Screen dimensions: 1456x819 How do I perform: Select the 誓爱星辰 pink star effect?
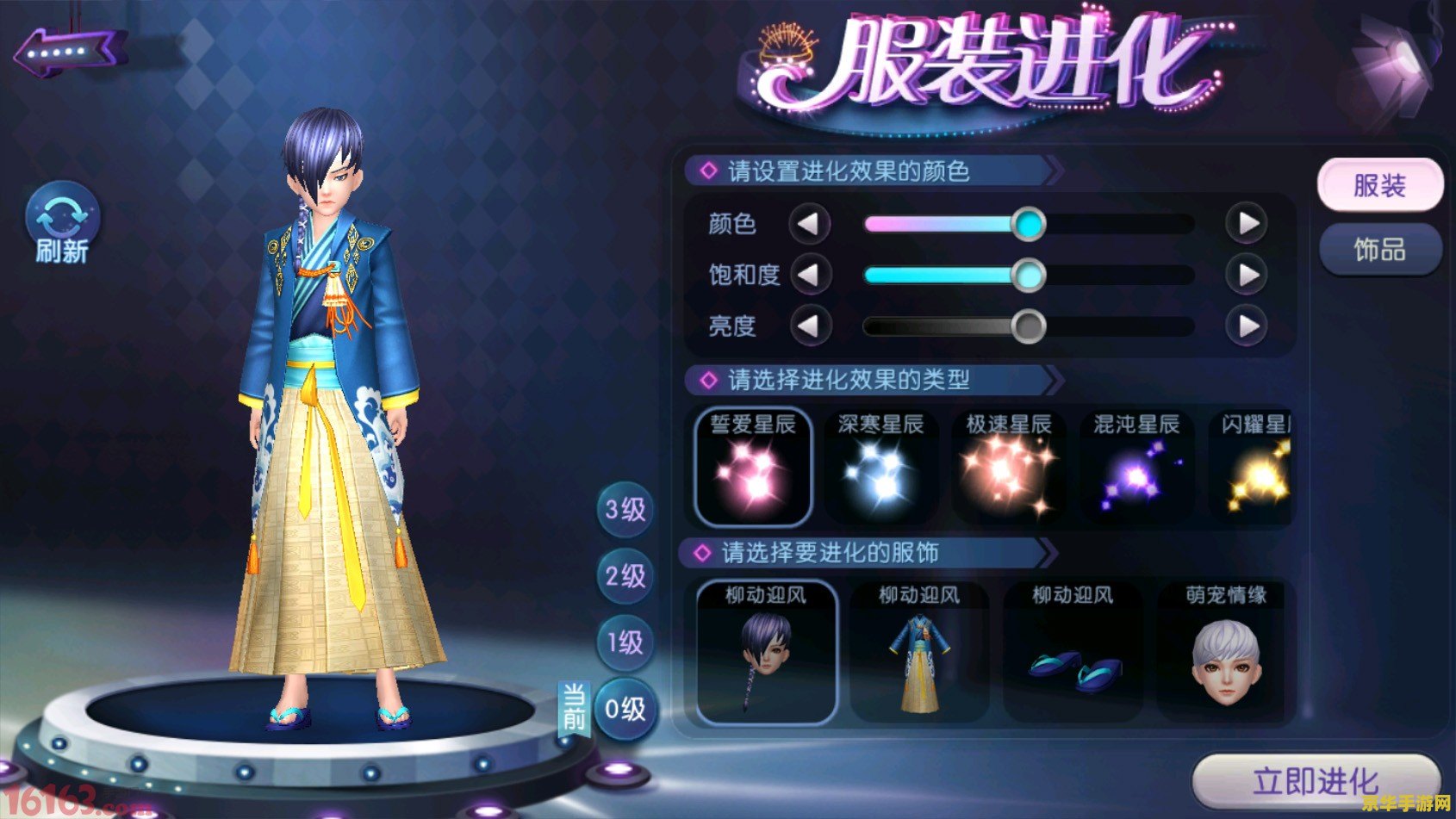click(x=754, y=468)
